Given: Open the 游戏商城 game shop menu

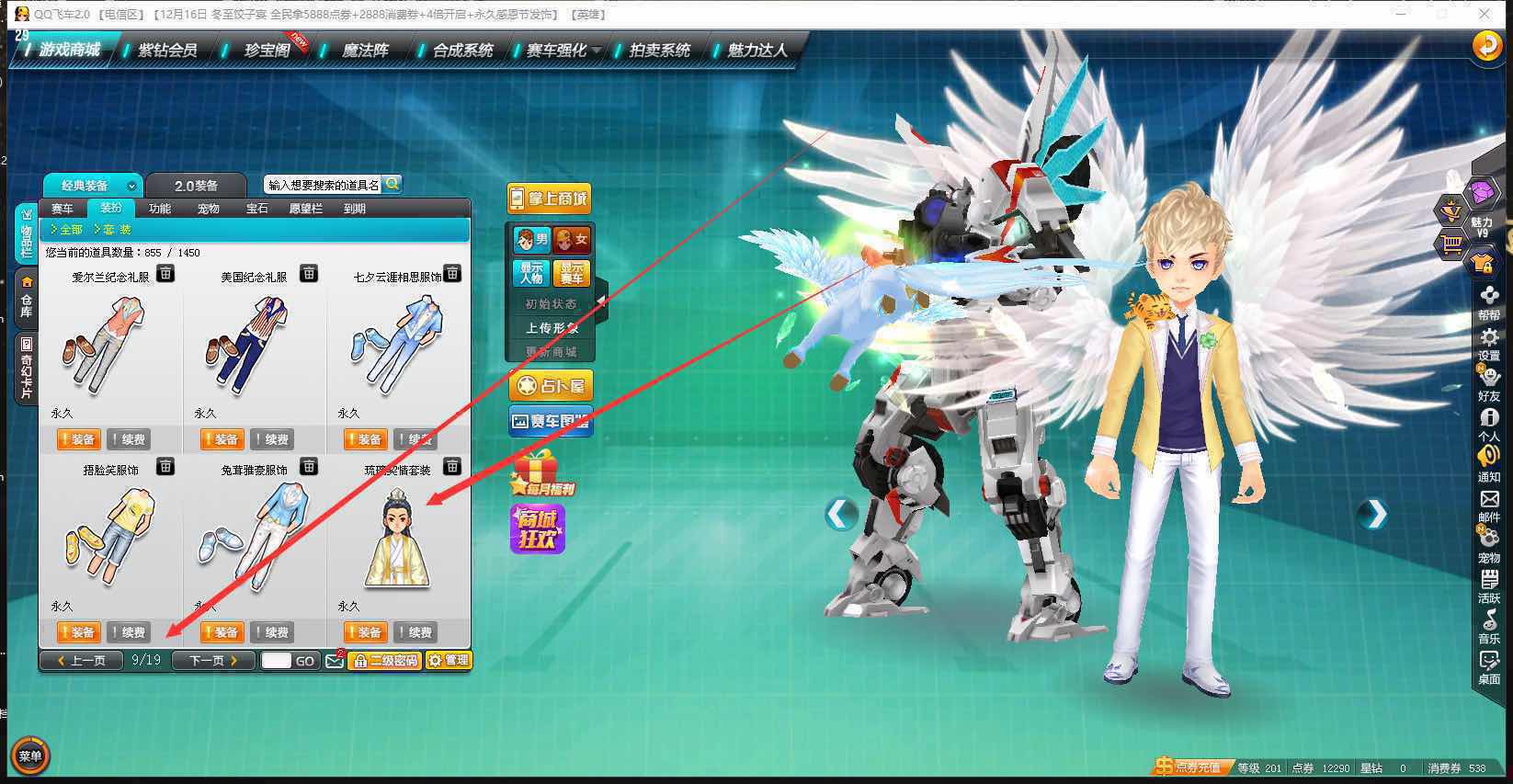Looking at the screenshot, I should point(70,50).
